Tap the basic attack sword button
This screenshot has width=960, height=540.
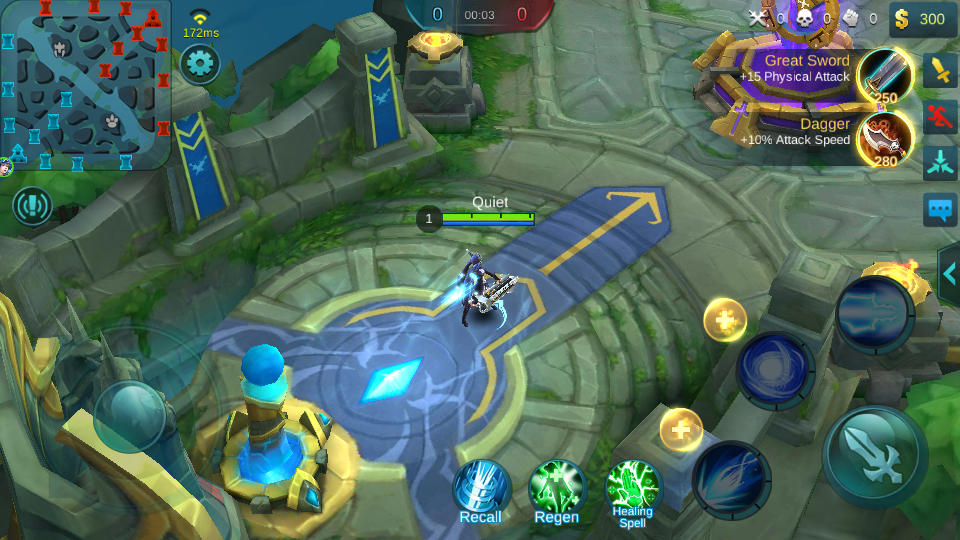[874, 457]
